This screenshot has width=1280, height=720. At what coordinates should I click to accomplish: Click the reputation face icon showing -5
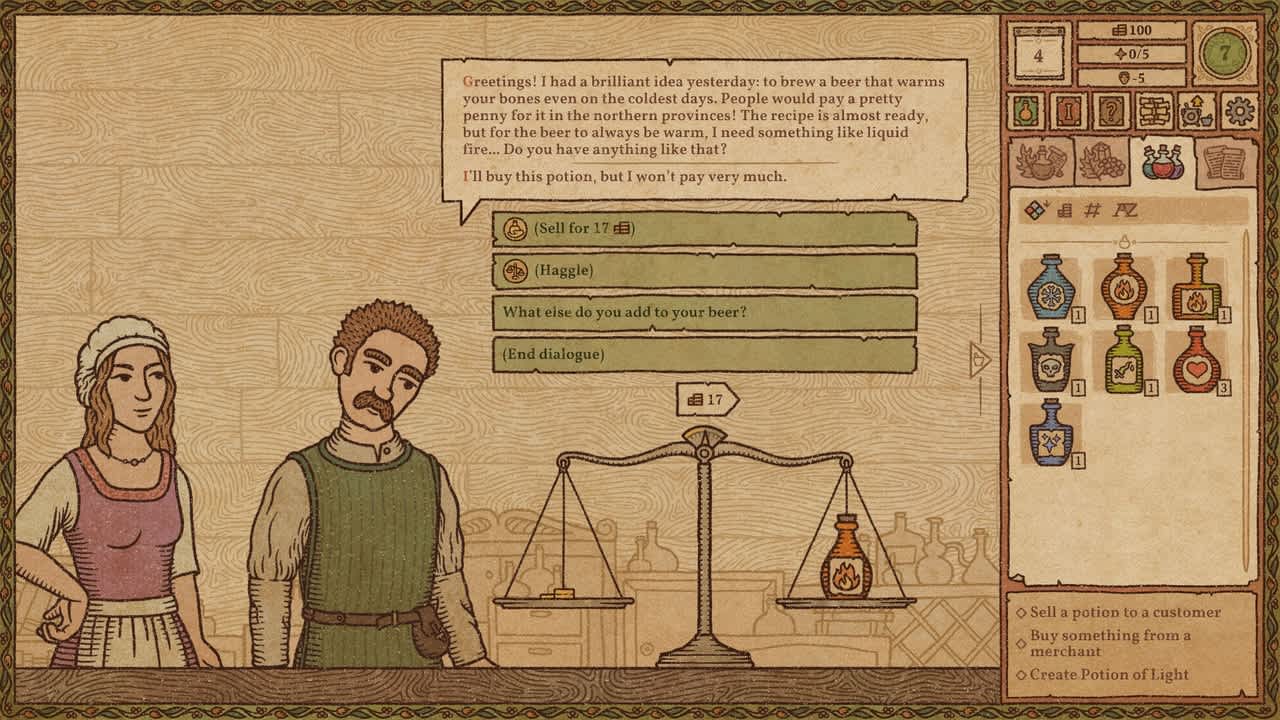[1131, 78]
